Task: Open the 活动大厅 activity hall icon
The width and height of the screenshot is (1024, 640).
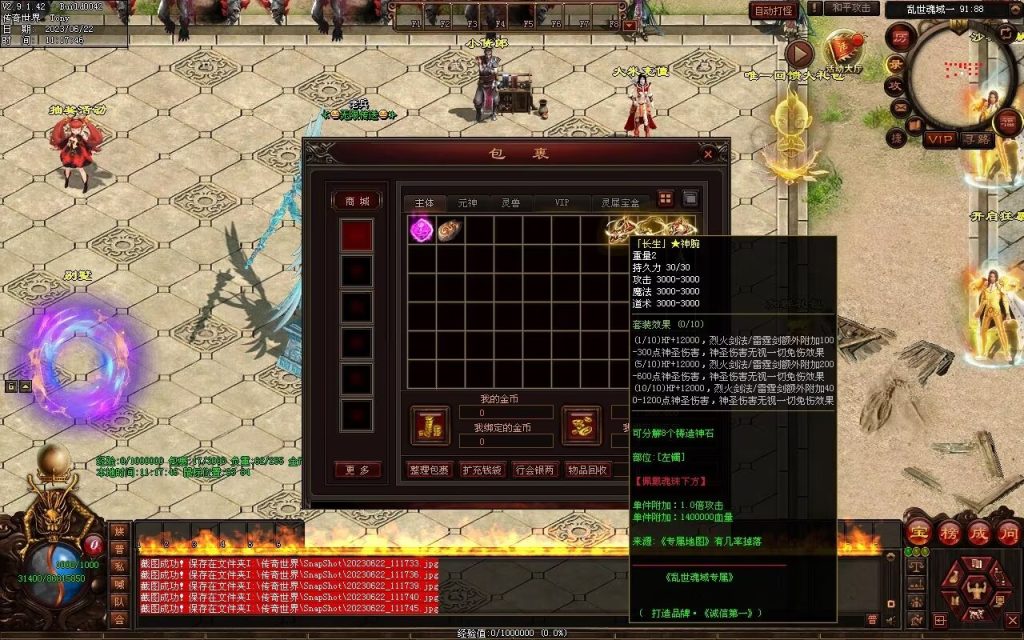Action: (x=843, y=48)
